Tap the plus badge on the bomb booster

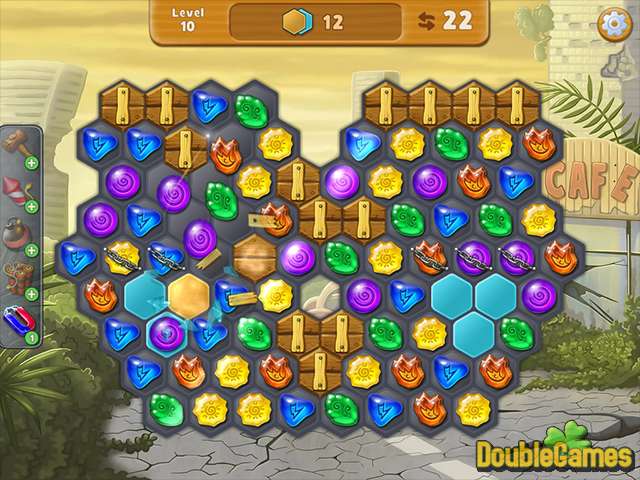coord(31,250)
